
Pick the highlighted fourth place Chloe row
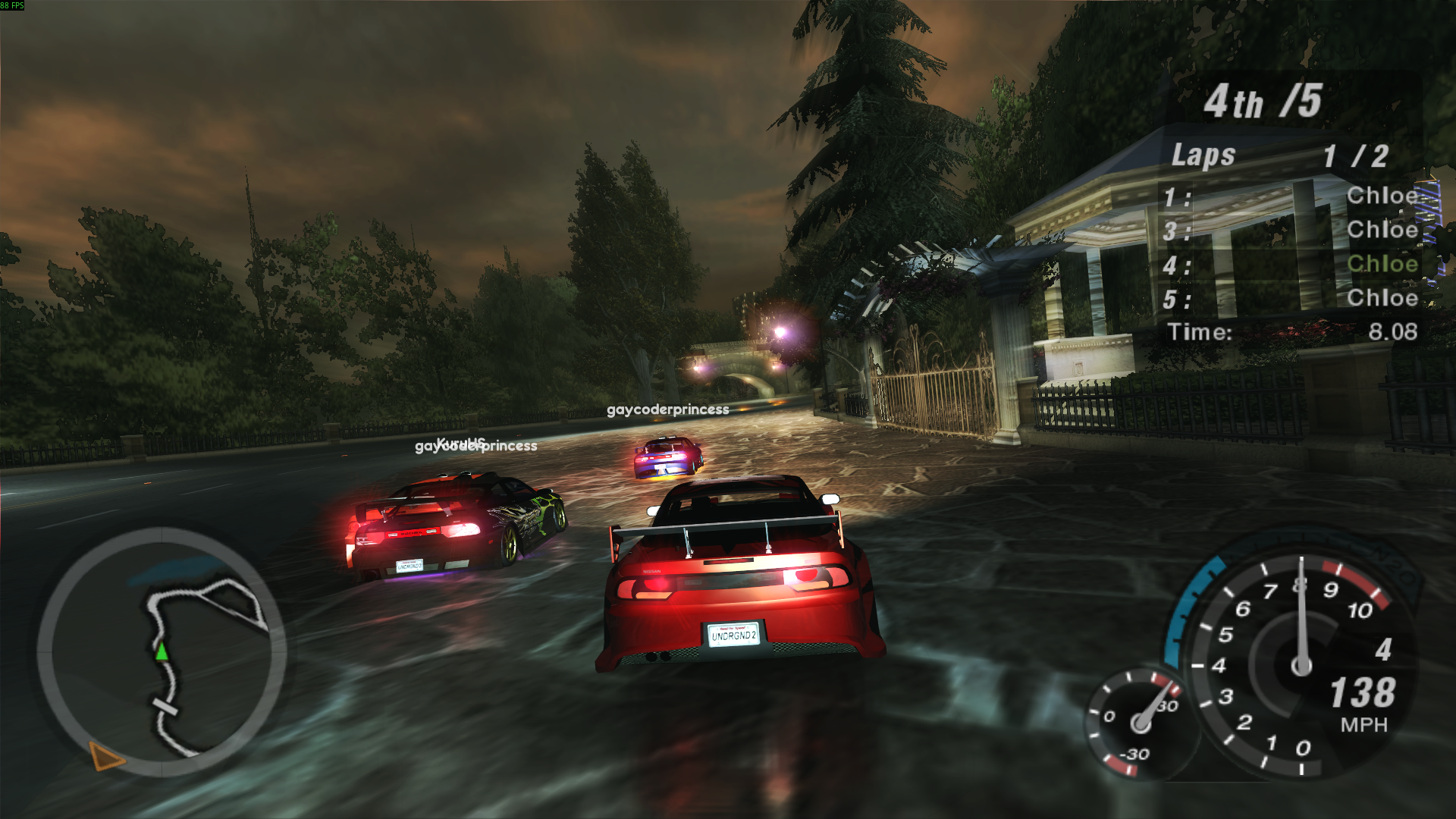[x=1291, y=265]
